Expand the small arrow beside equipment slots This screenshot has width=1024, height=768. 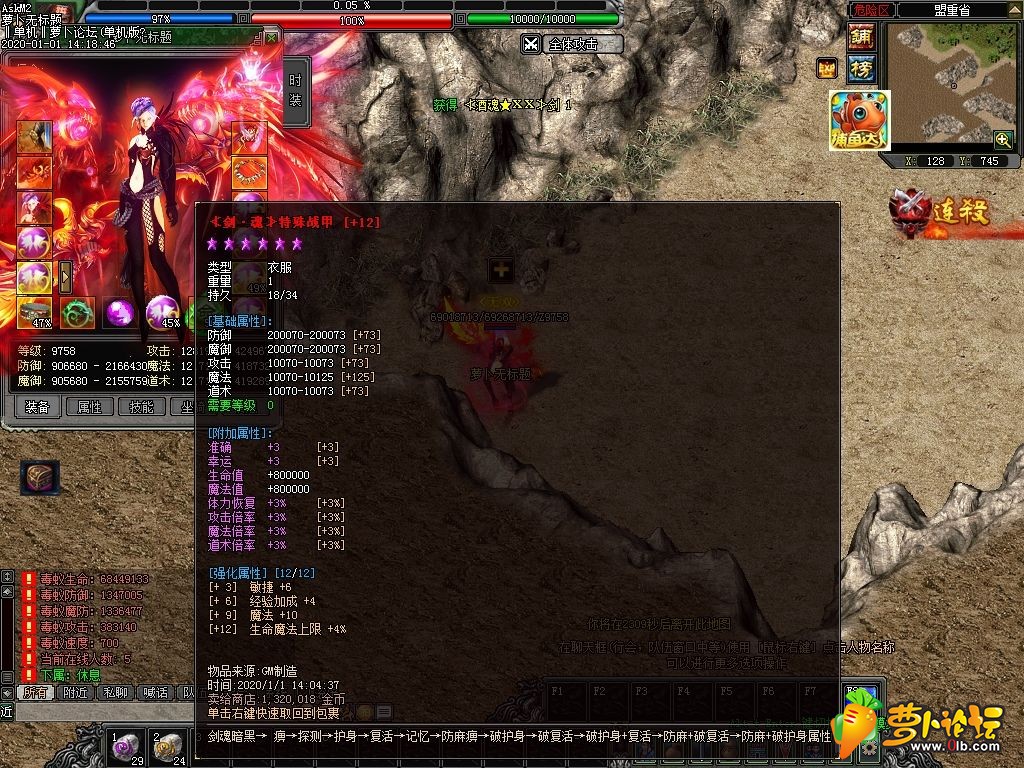point(66,275)
